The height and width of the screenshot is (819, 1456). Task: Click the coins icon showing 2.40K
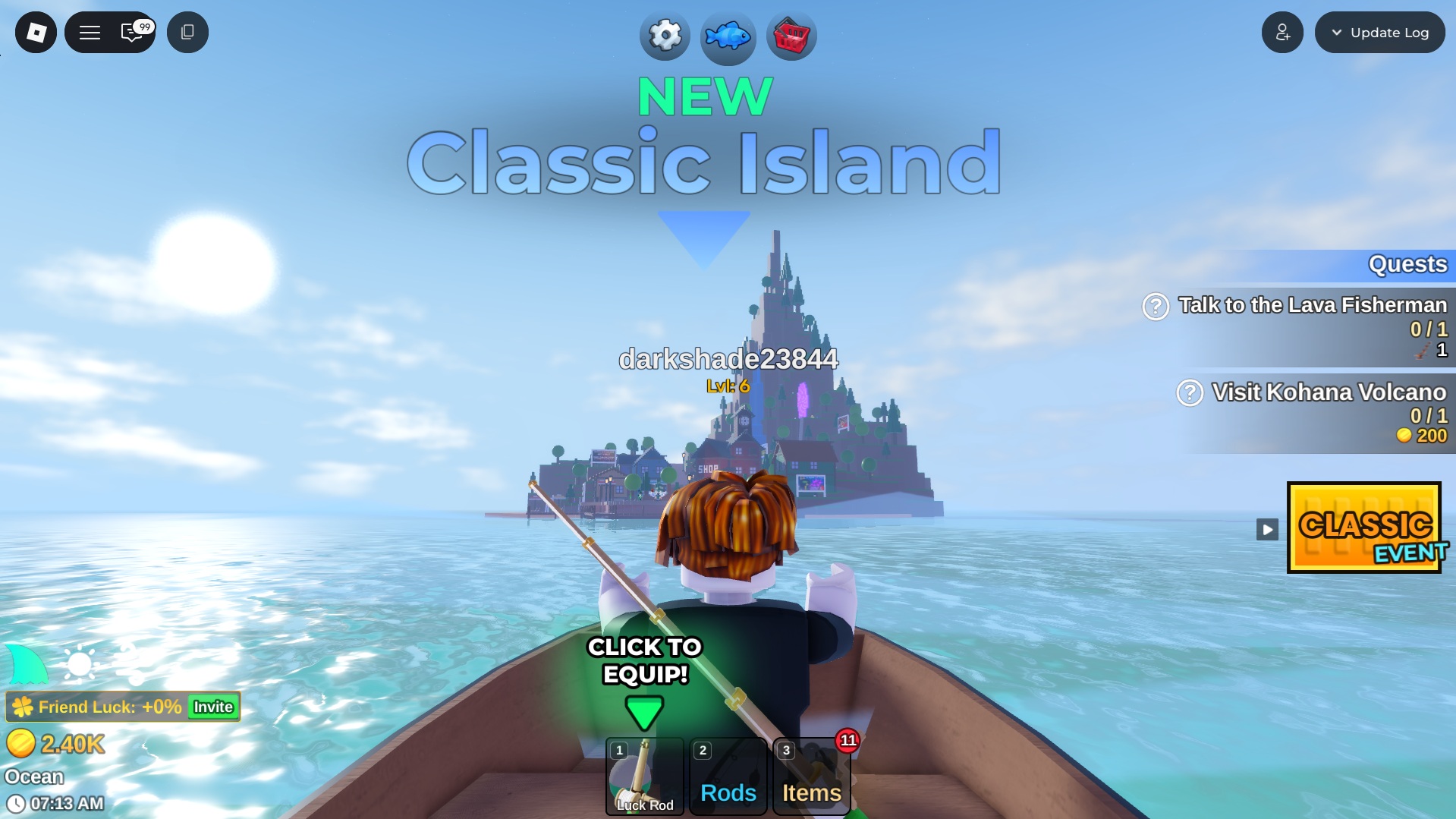(20, 745)
